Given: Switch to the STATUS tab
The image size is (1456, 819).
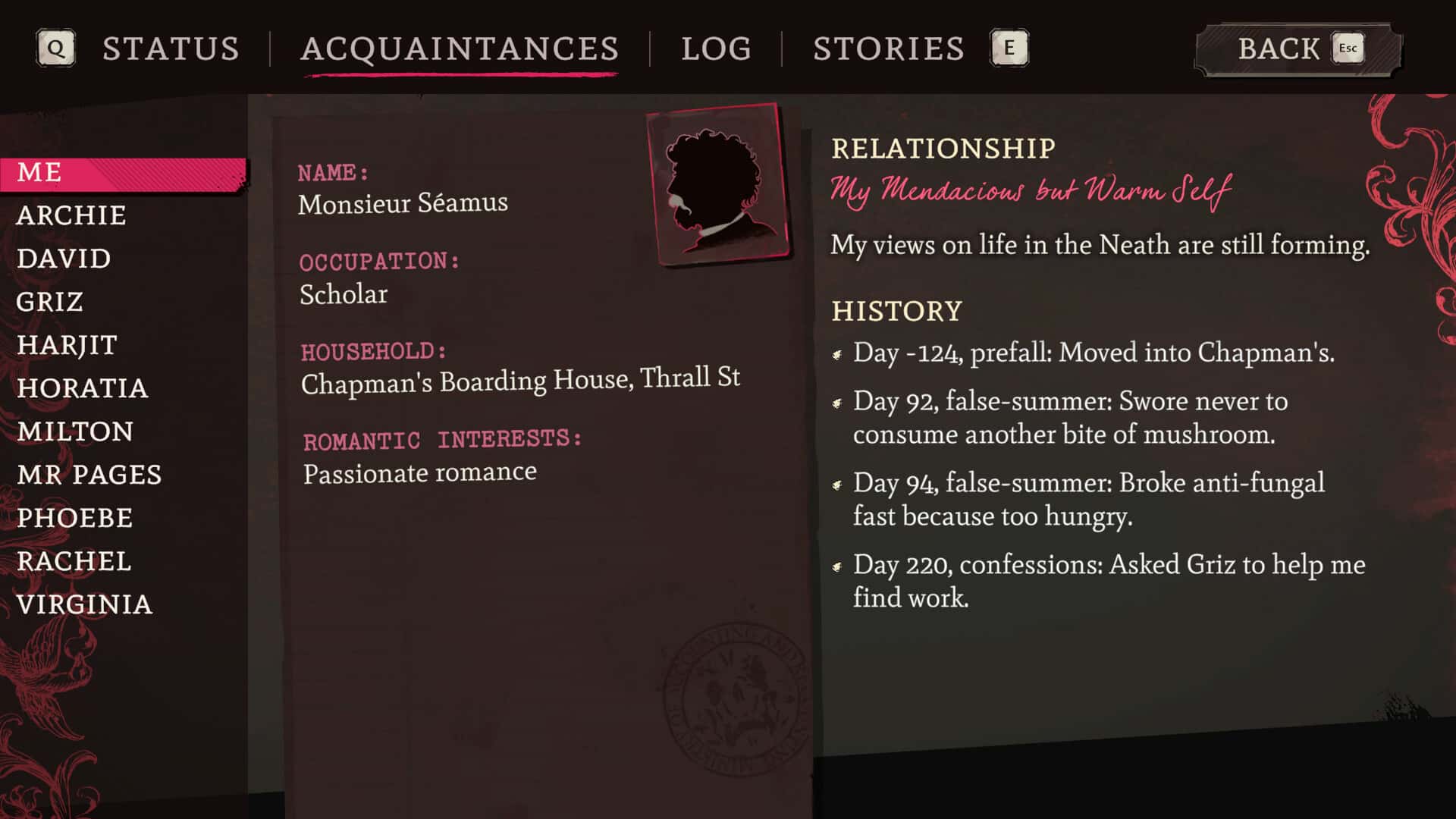Looking at the screenshot, I should pos(171,49).
